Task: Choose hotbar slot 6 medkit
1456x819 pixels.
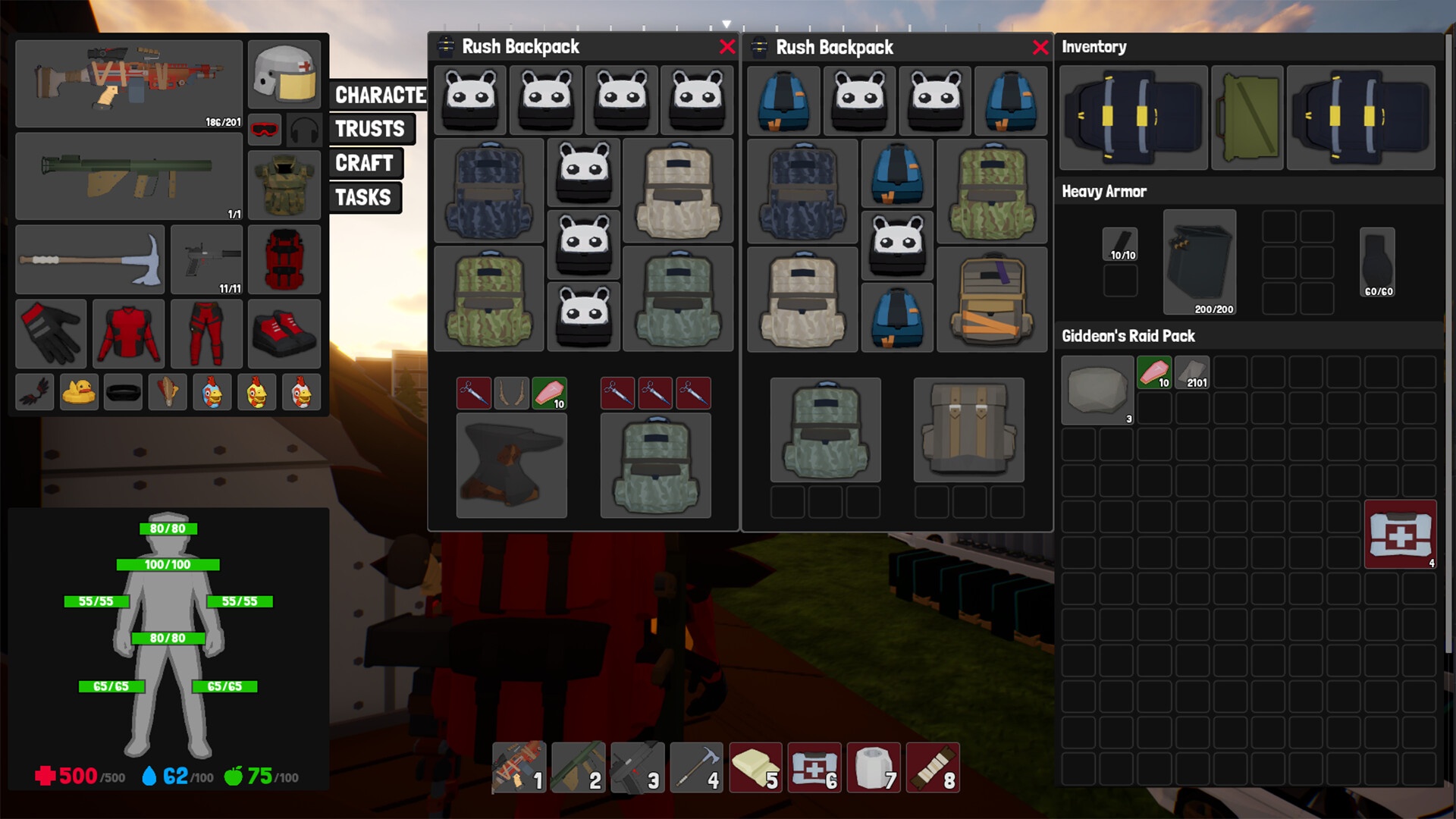Action: pos(814,768)
